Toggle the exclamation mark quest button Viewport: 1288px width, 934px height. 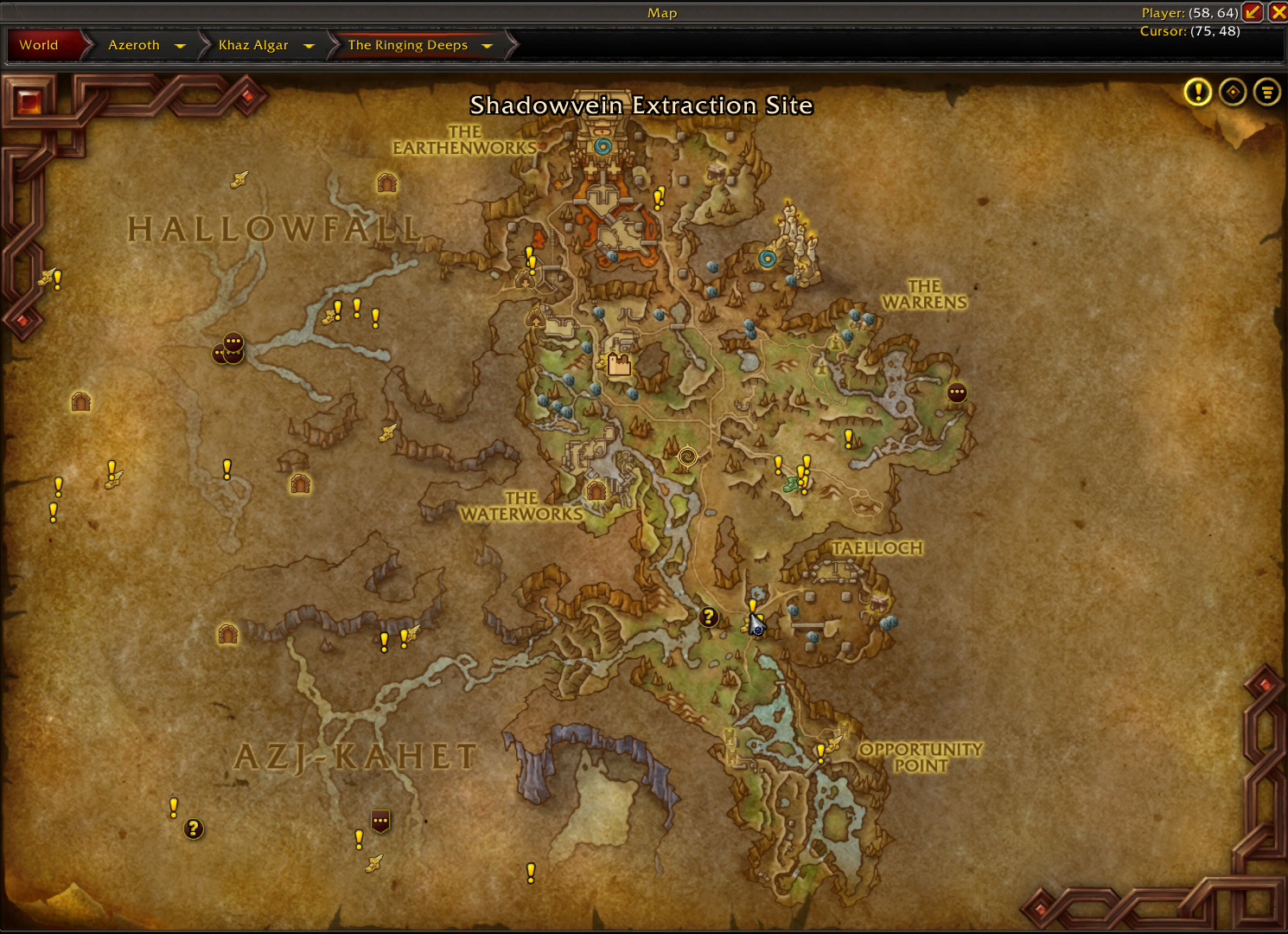(x=1197, y=91)
